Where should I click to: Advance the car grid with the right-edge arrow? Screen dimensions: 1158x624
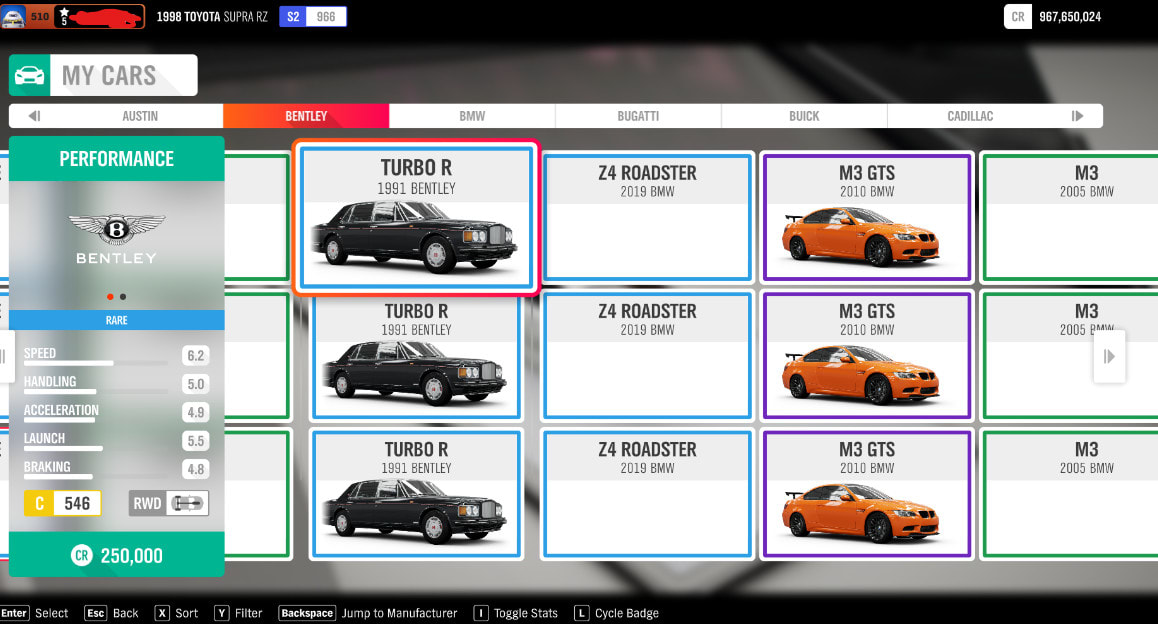[x=1109, y=356]
